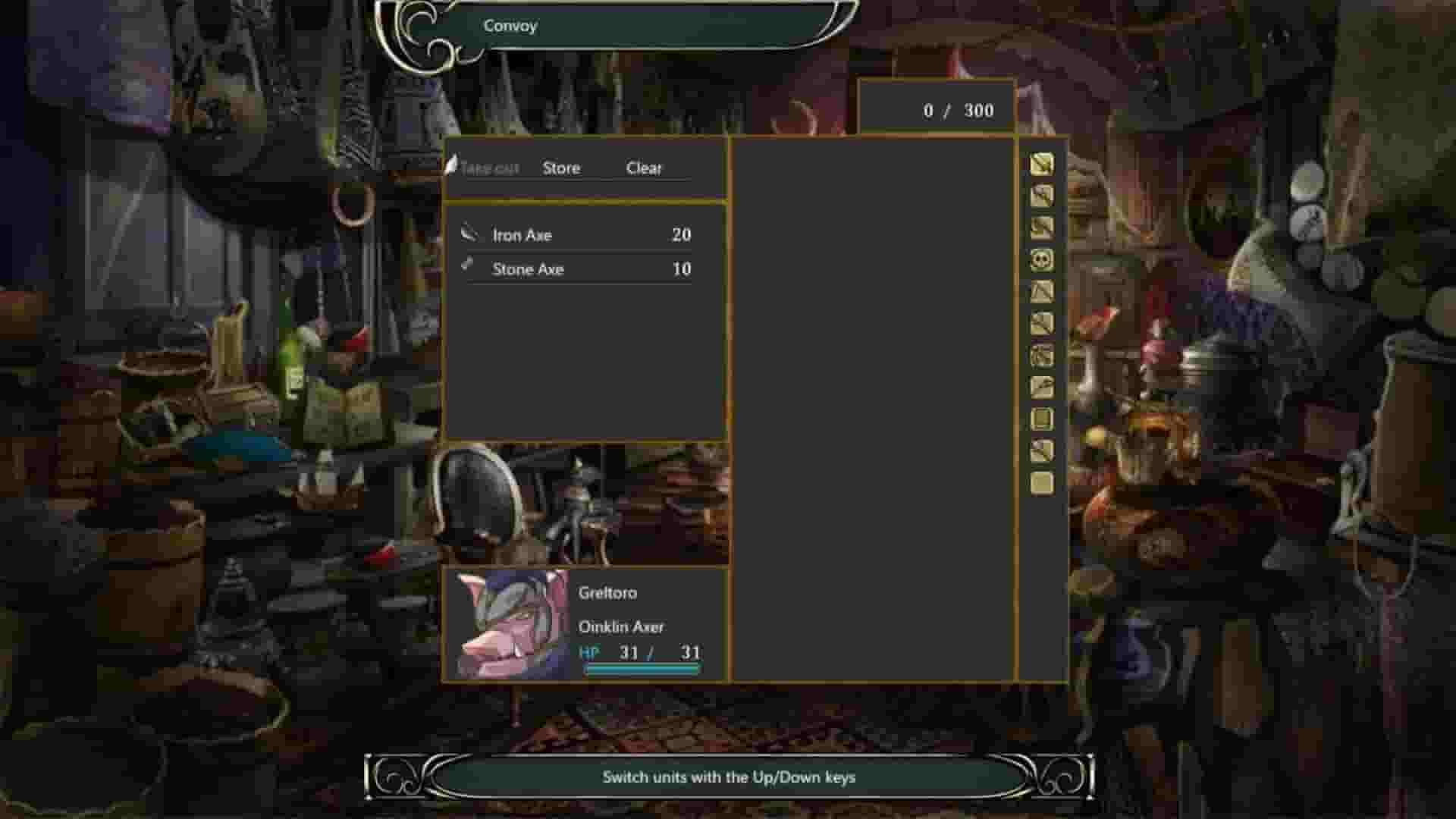
Task: Select the Iron Axe list entry
Action: click(x=584, y=234)
